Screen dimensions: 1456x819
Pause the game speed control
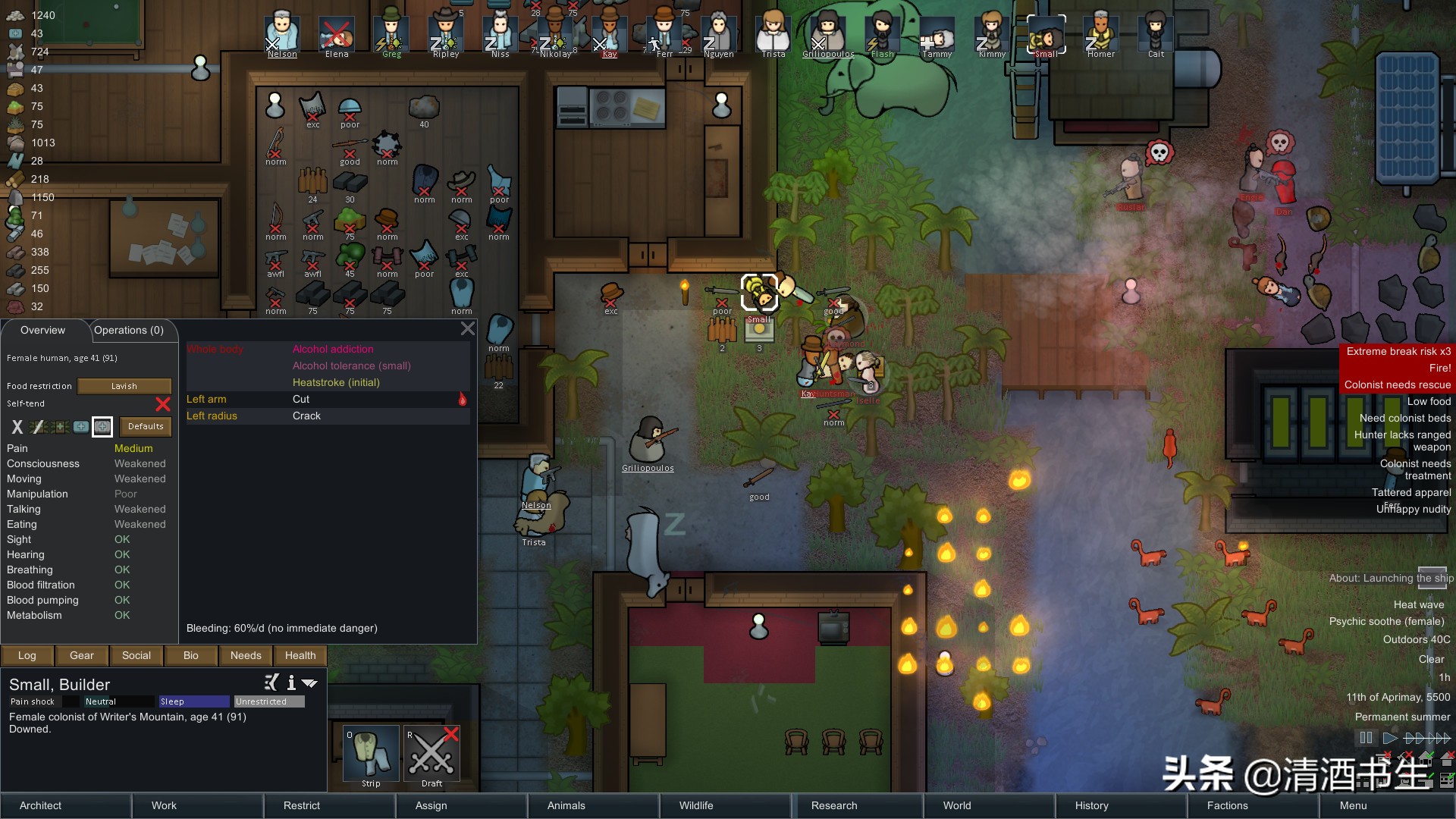(1366, 737)
